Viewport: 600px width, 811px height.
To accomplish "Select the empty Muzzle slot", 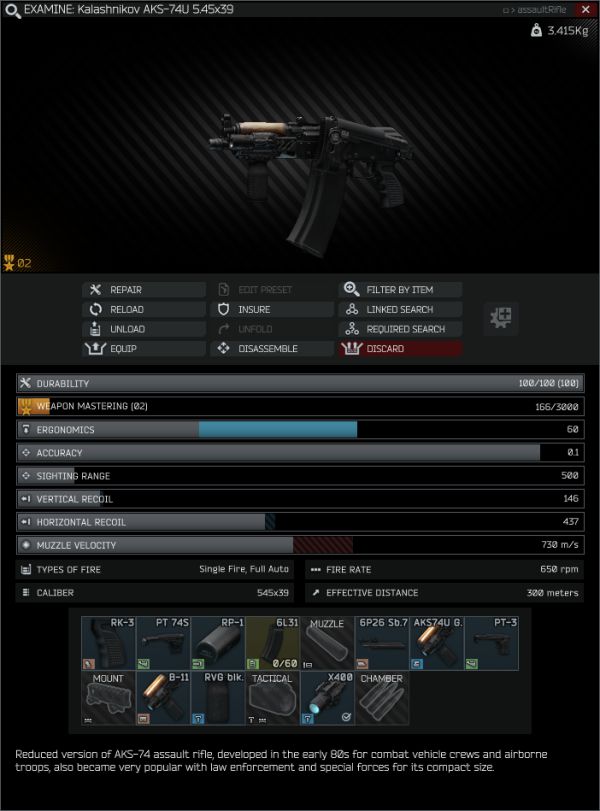I will pos(327,643).
